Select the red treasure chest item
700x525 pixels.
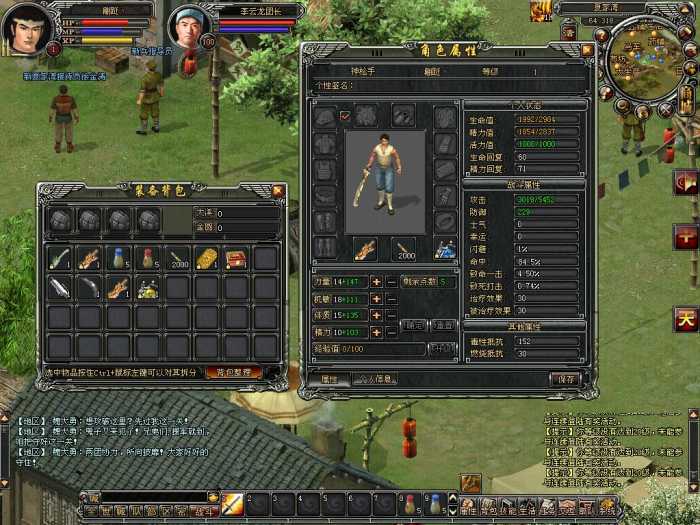coord(236,259)
